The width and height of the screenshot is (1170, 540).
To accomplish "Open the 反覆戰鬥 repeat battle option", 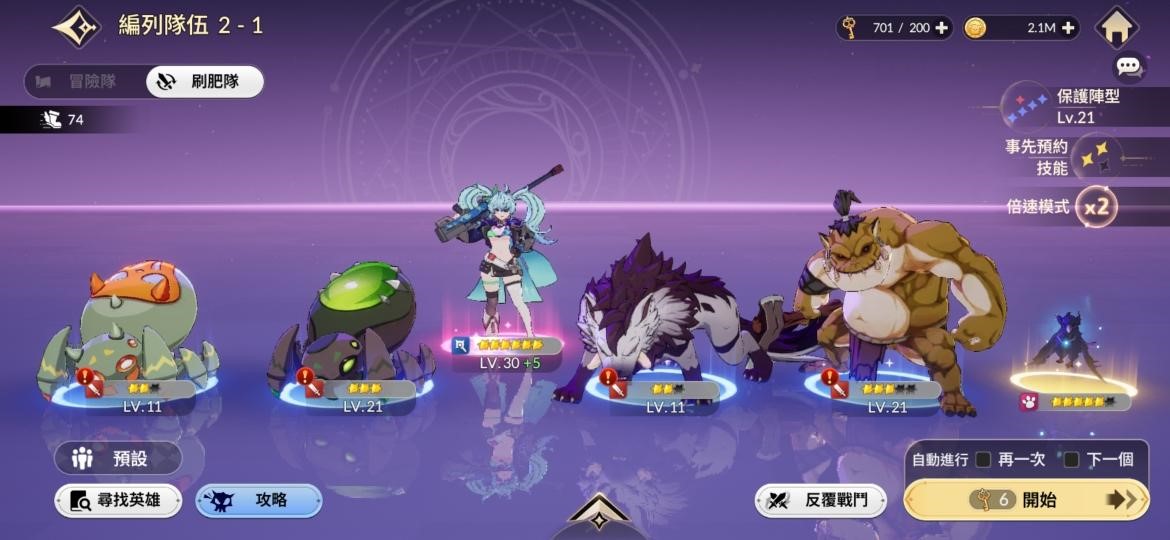I will point(820,500).
